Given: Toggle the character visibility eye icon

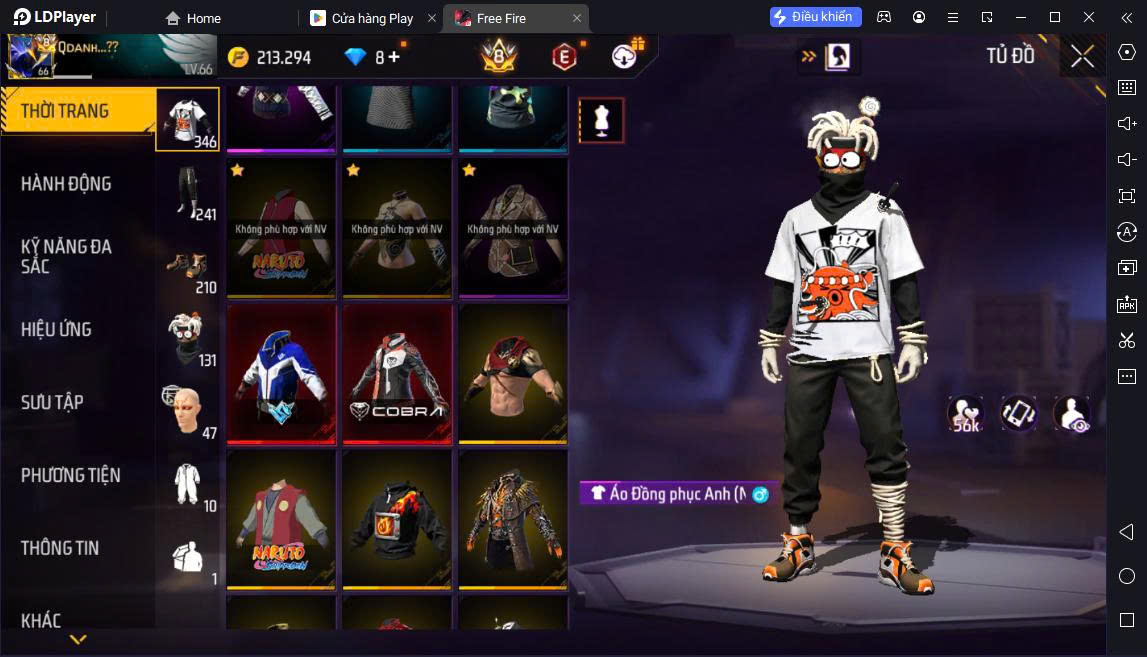Looking at the screenshot, I should pos(1073,414).
